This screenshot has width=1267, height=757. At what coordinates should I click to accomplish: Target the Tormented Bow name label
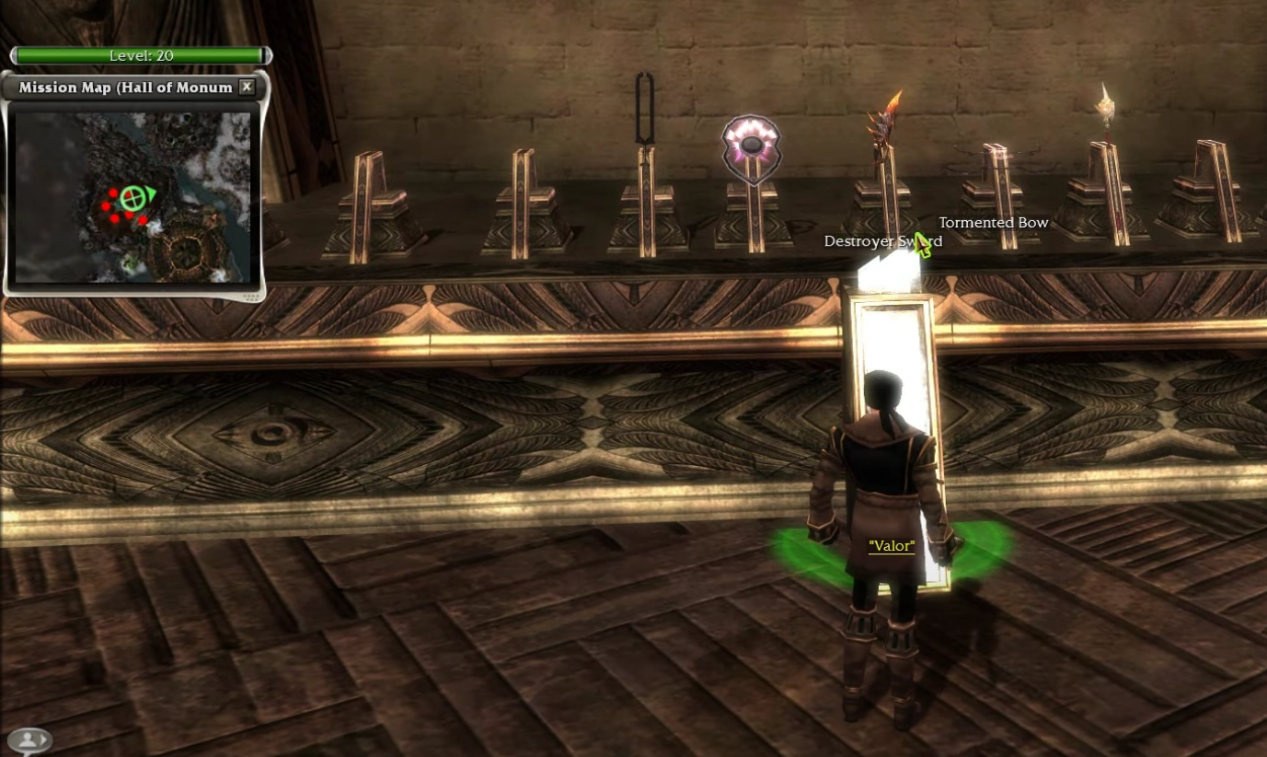(993, 223)
